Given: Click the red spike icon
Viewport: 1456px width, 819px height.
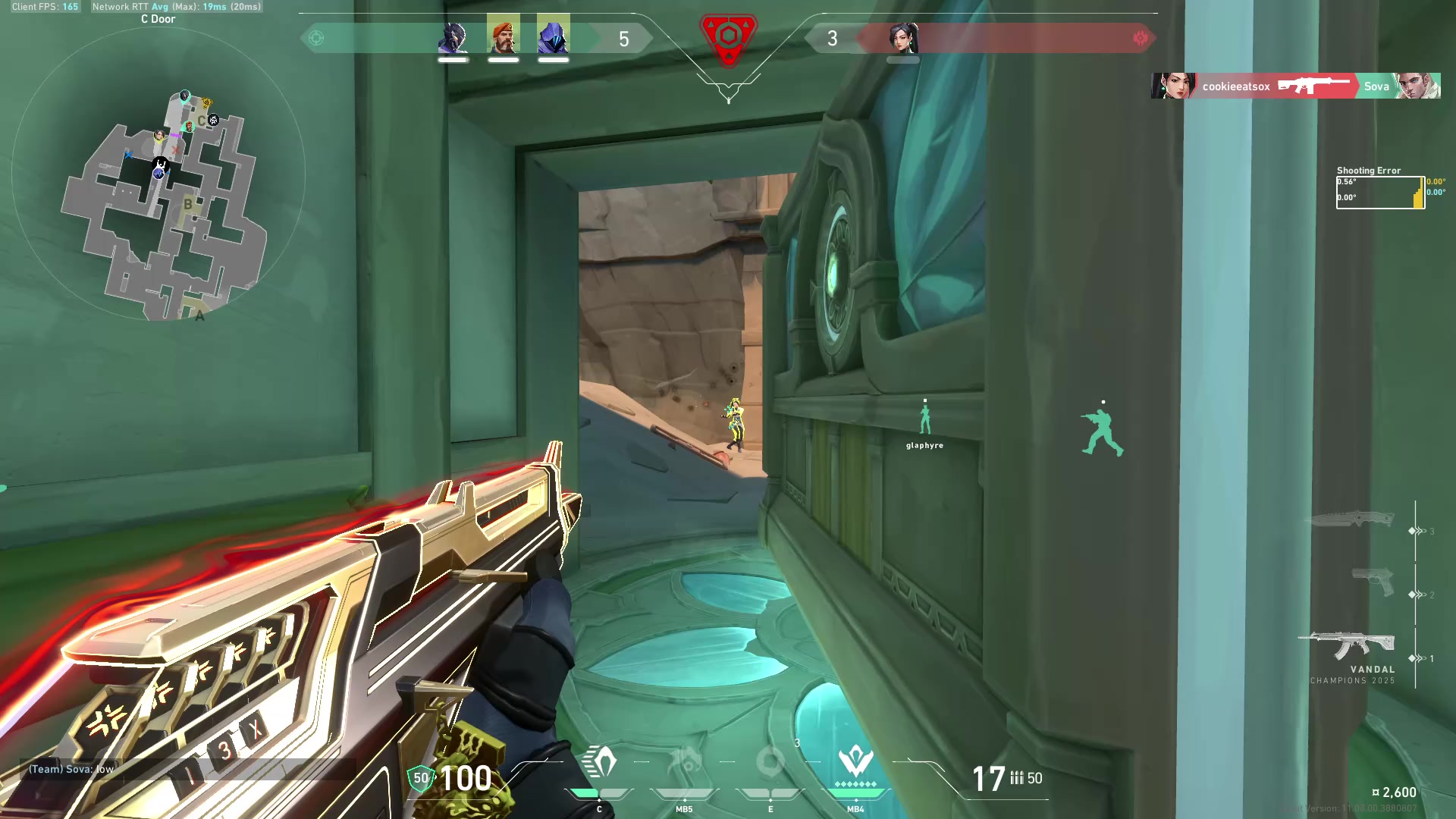Looking at the screenshot, I should pos(728,38).
